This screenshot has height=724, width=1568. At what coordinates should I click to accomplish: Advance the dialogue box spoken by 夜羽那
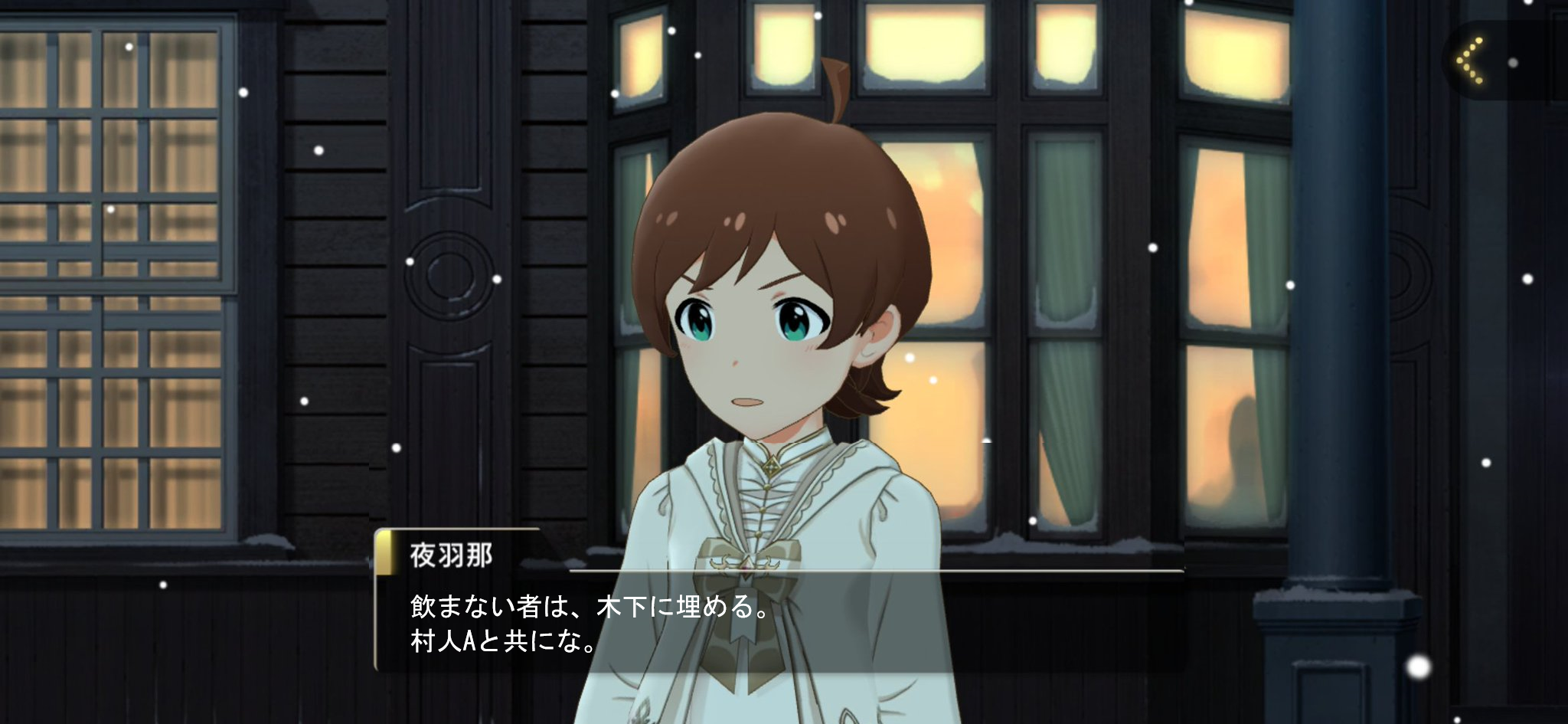point(778,622)
